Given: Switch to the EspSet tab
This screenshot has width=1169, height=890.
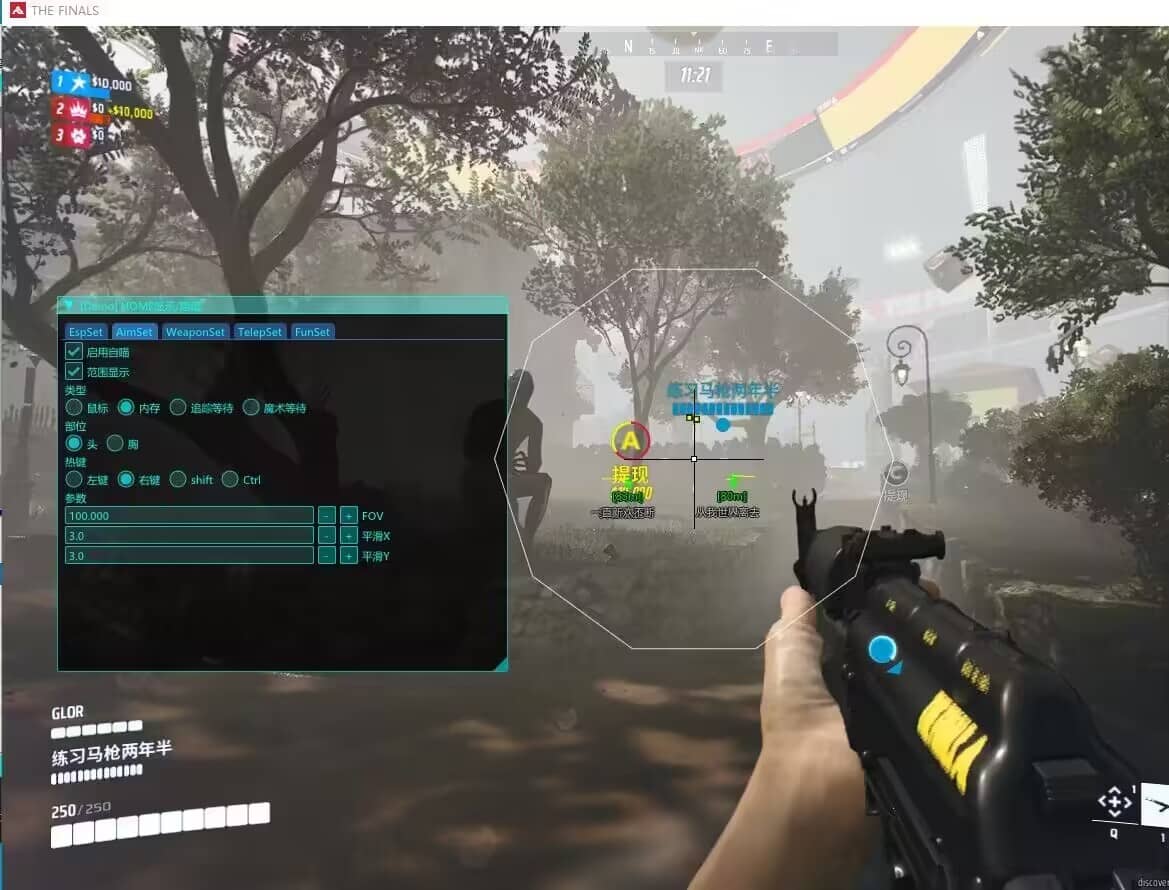Looking at the screenshot, I should tap(86, 332).
